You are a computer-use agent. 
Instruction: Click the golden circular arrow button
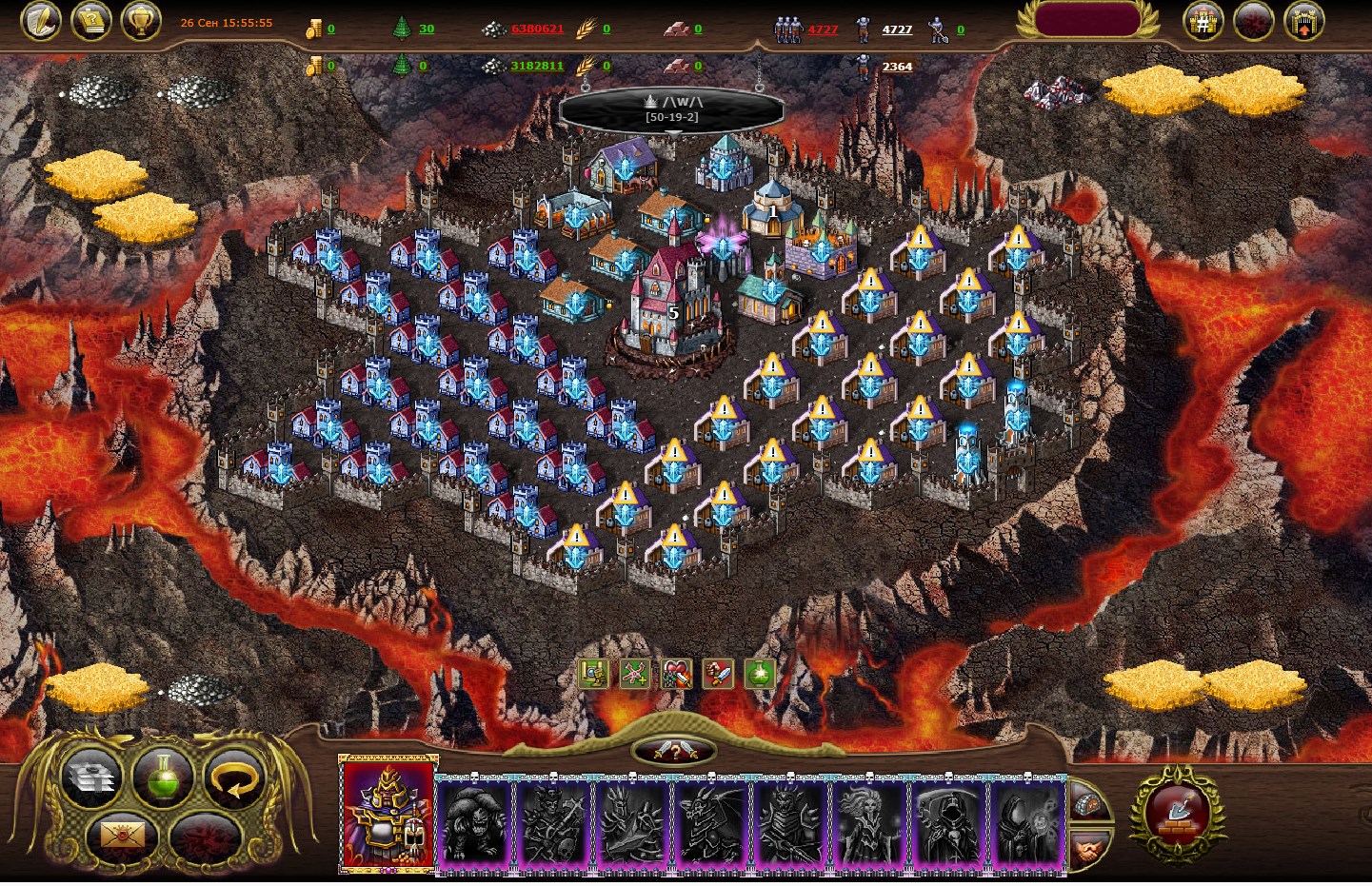pyautogui.click(x=234, y=776)
